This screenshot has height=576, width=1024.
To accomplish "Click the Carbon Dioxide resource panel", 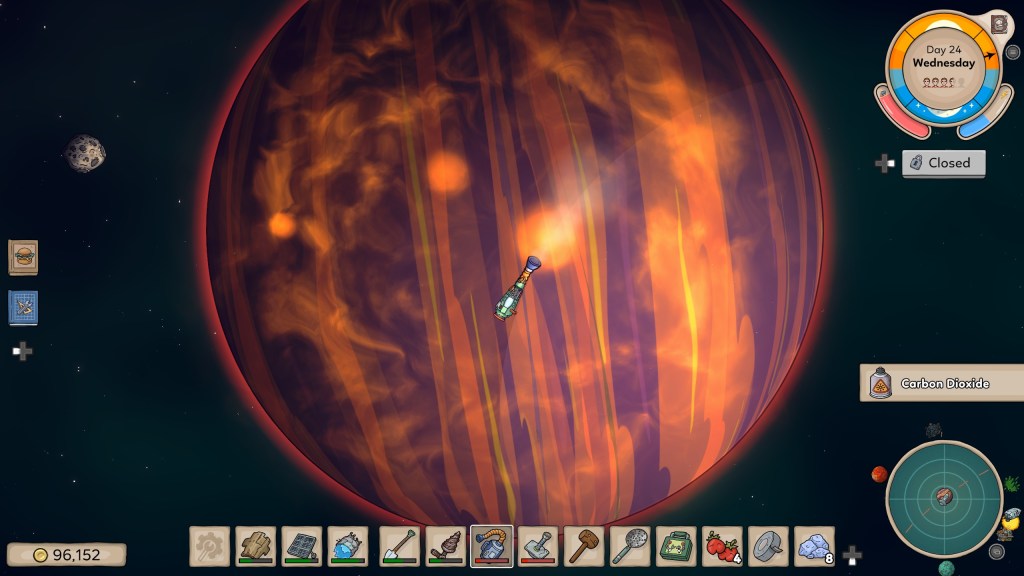I will (940, 383).
